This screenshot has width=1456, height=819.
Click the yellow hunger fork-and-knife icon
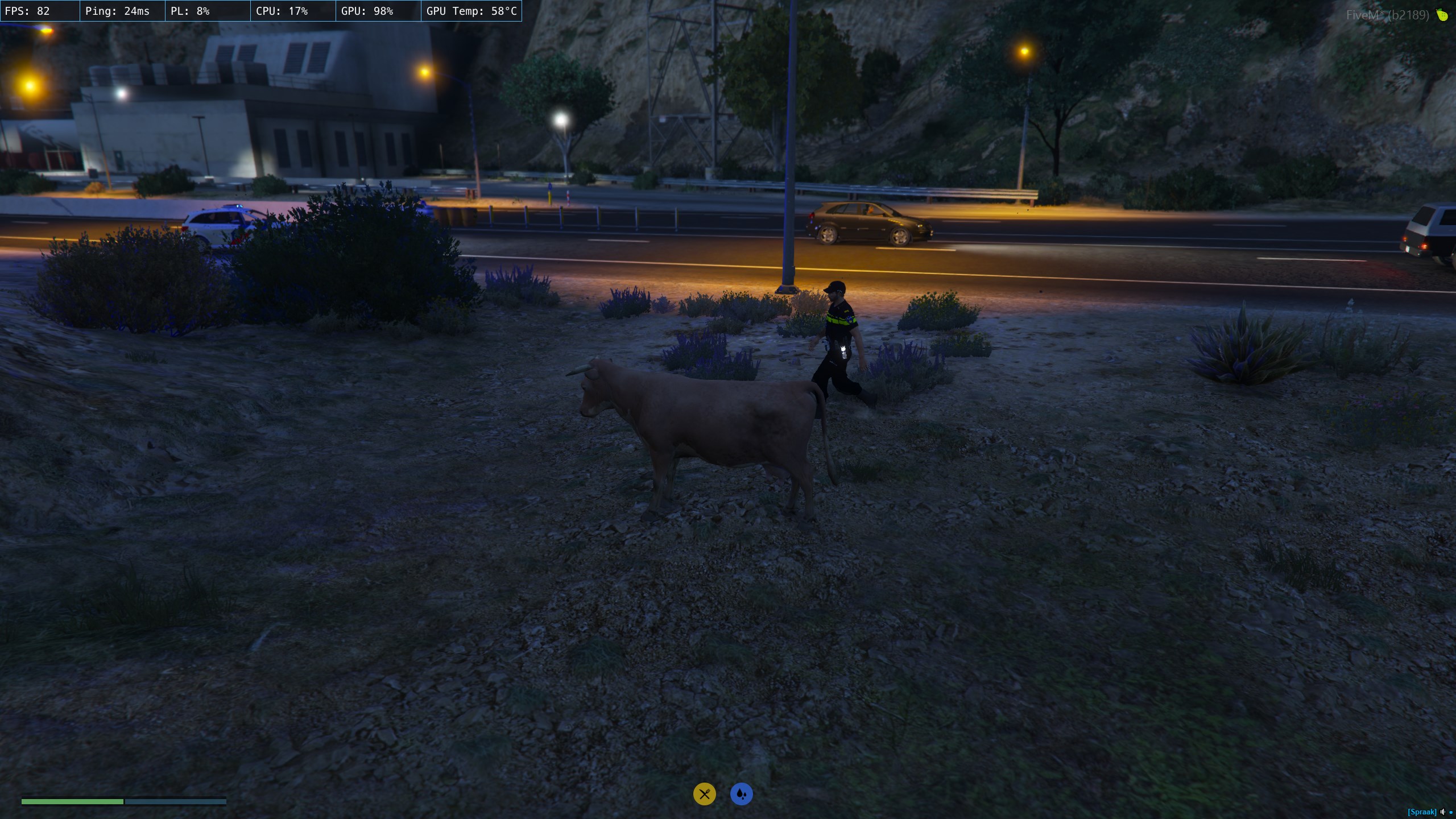[704, 794]
